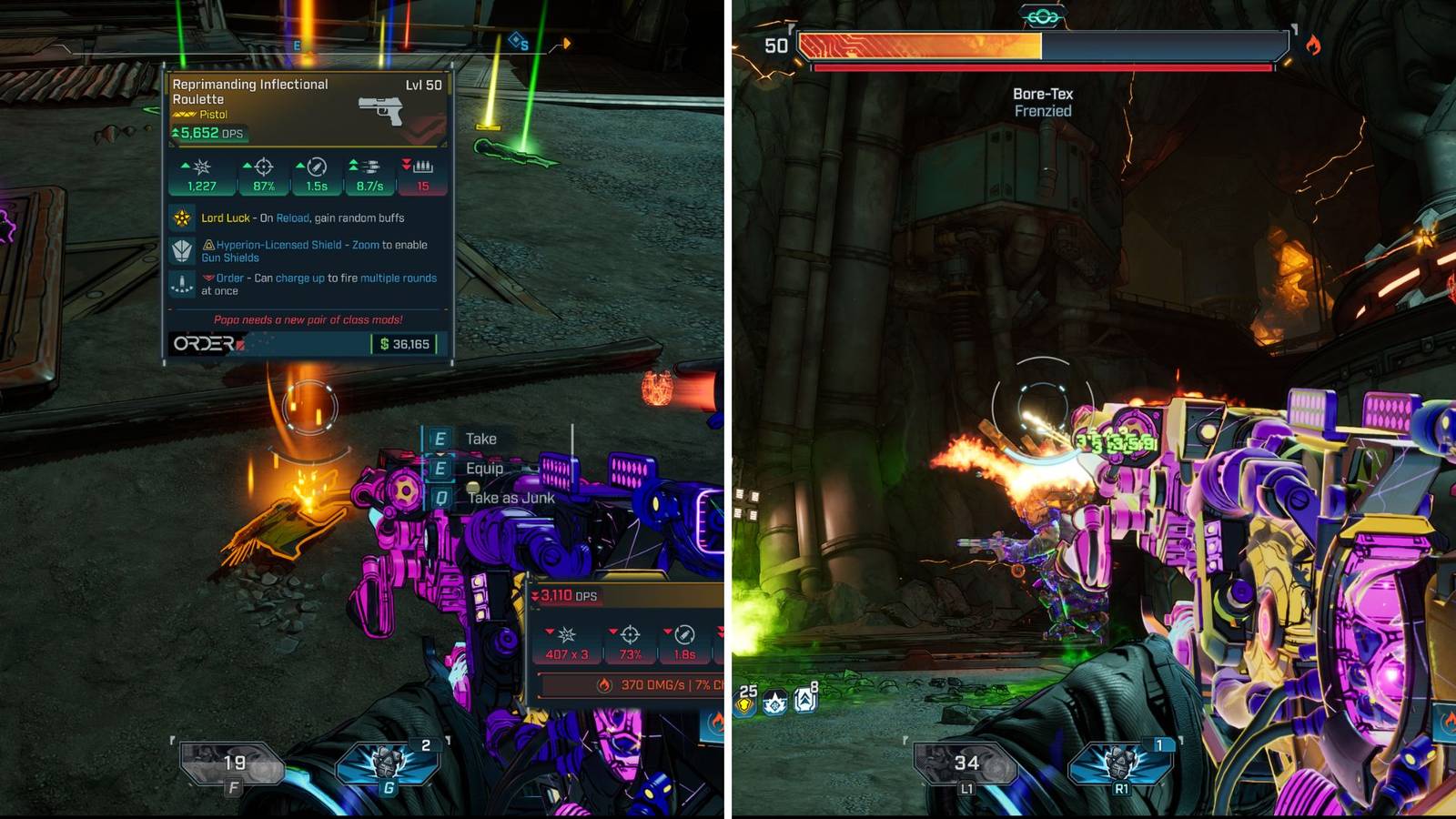Click the damage burst icon showing 1,227
Image resolution: width=1456 pixels, height=819 pixels.
coord(202,167)
